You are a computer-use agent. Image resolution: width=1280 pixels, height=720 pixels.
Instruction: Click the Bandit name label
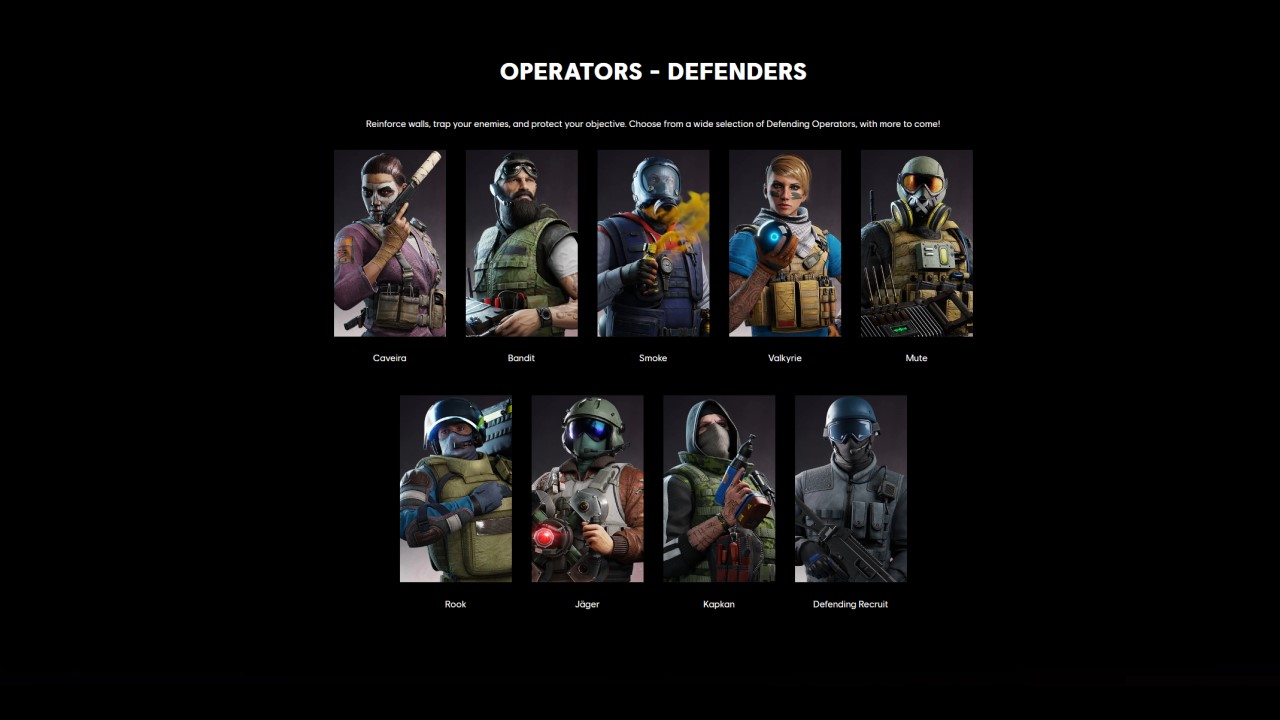click(x=521, y=358)
